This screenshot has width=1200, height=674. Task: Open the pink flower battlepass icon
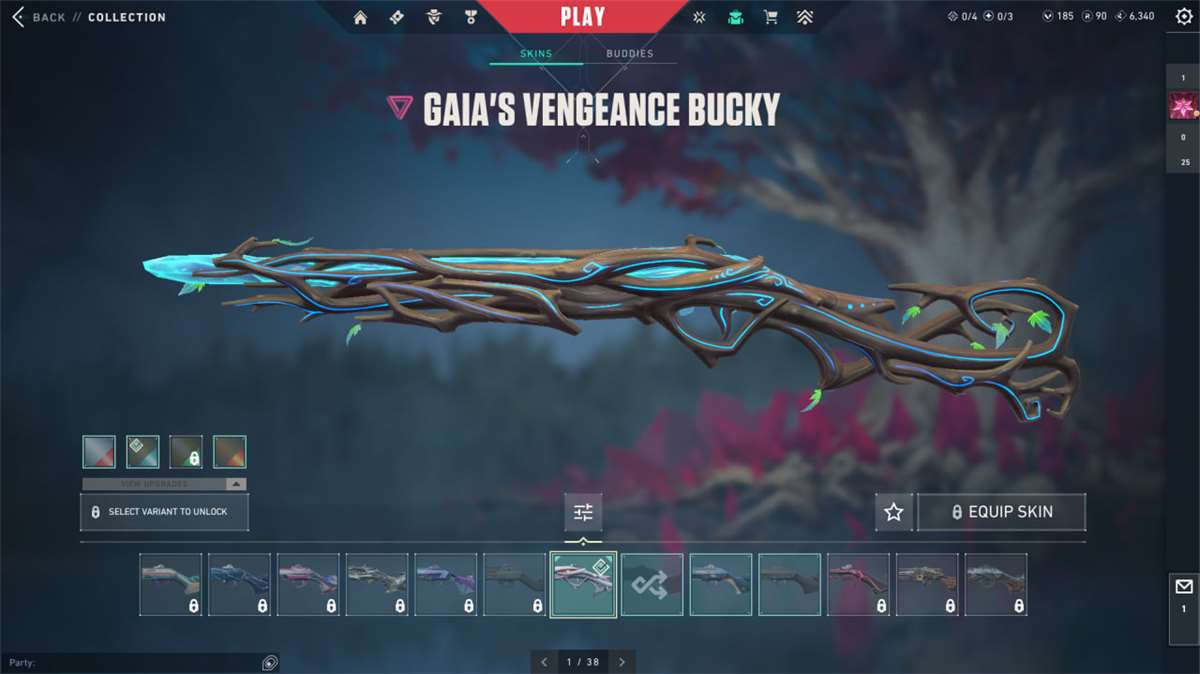click(1183, 106)
